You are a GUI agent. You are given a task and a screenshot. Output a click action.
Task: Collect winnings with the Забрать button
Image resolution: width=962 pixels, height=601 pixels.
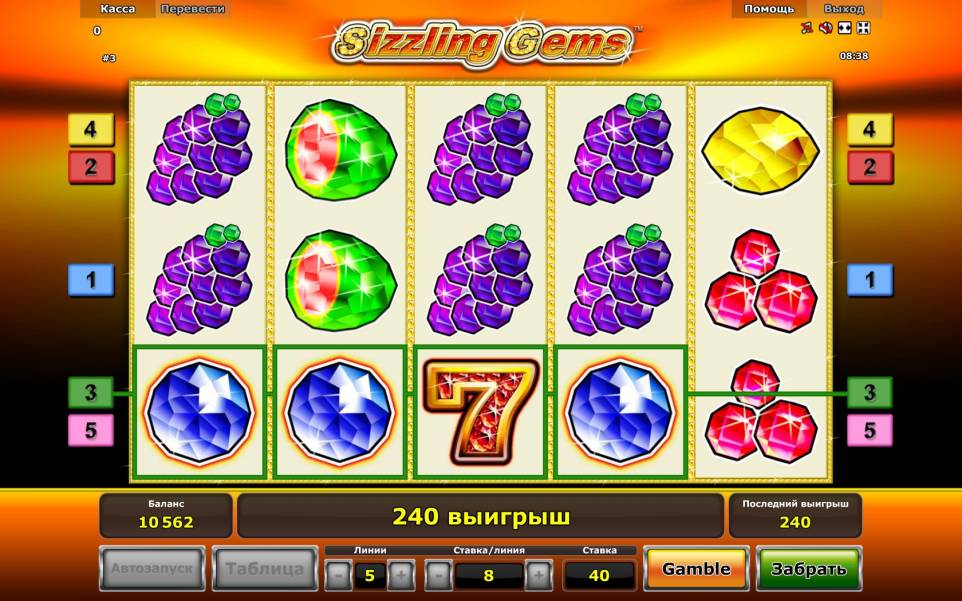click(808, 569)
